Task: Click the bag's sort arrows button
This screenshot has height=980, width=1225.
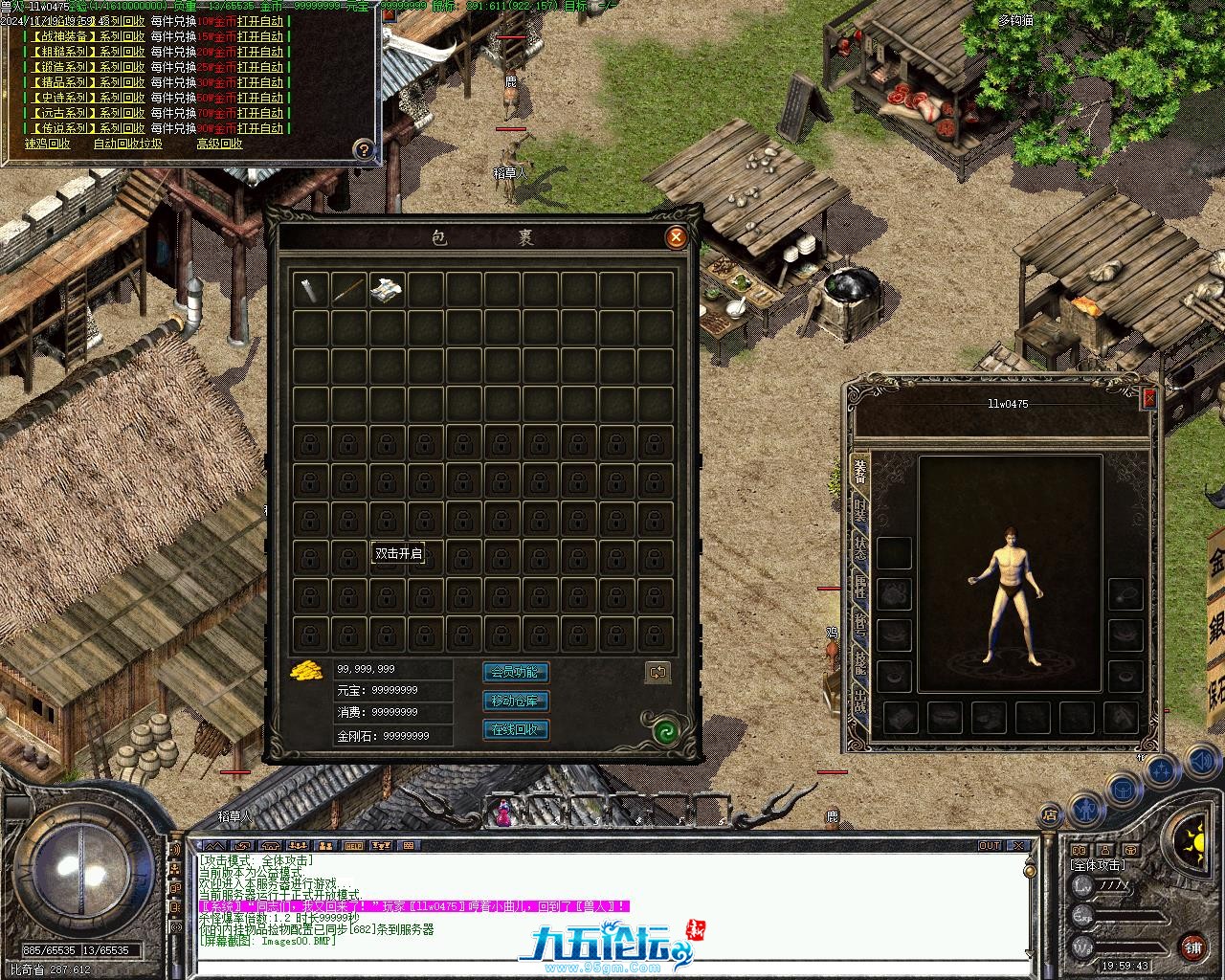Action: pyautogui.click(x=657, y=673)
